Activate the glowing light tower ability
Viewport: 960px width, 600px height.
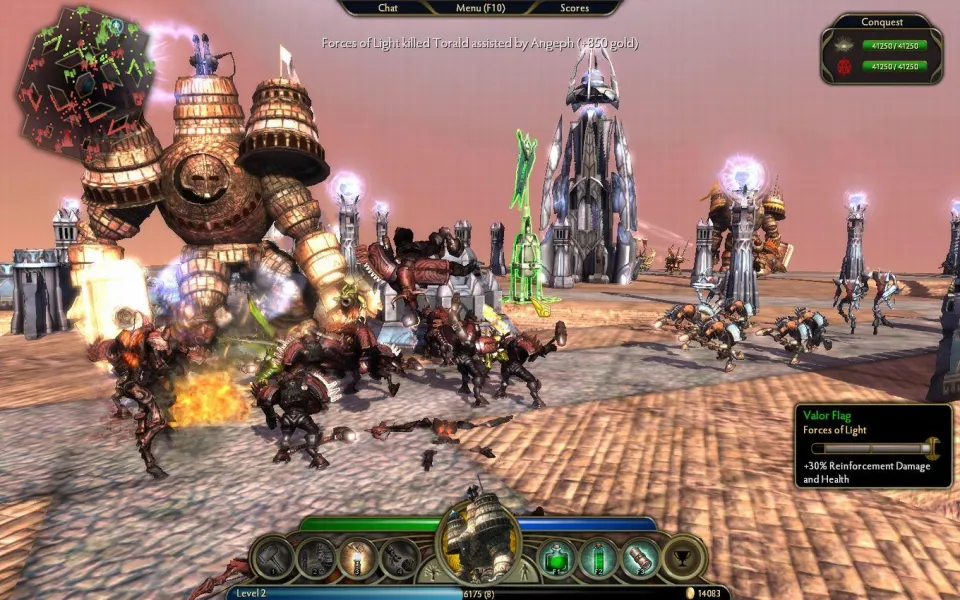[x=357, y=558]
